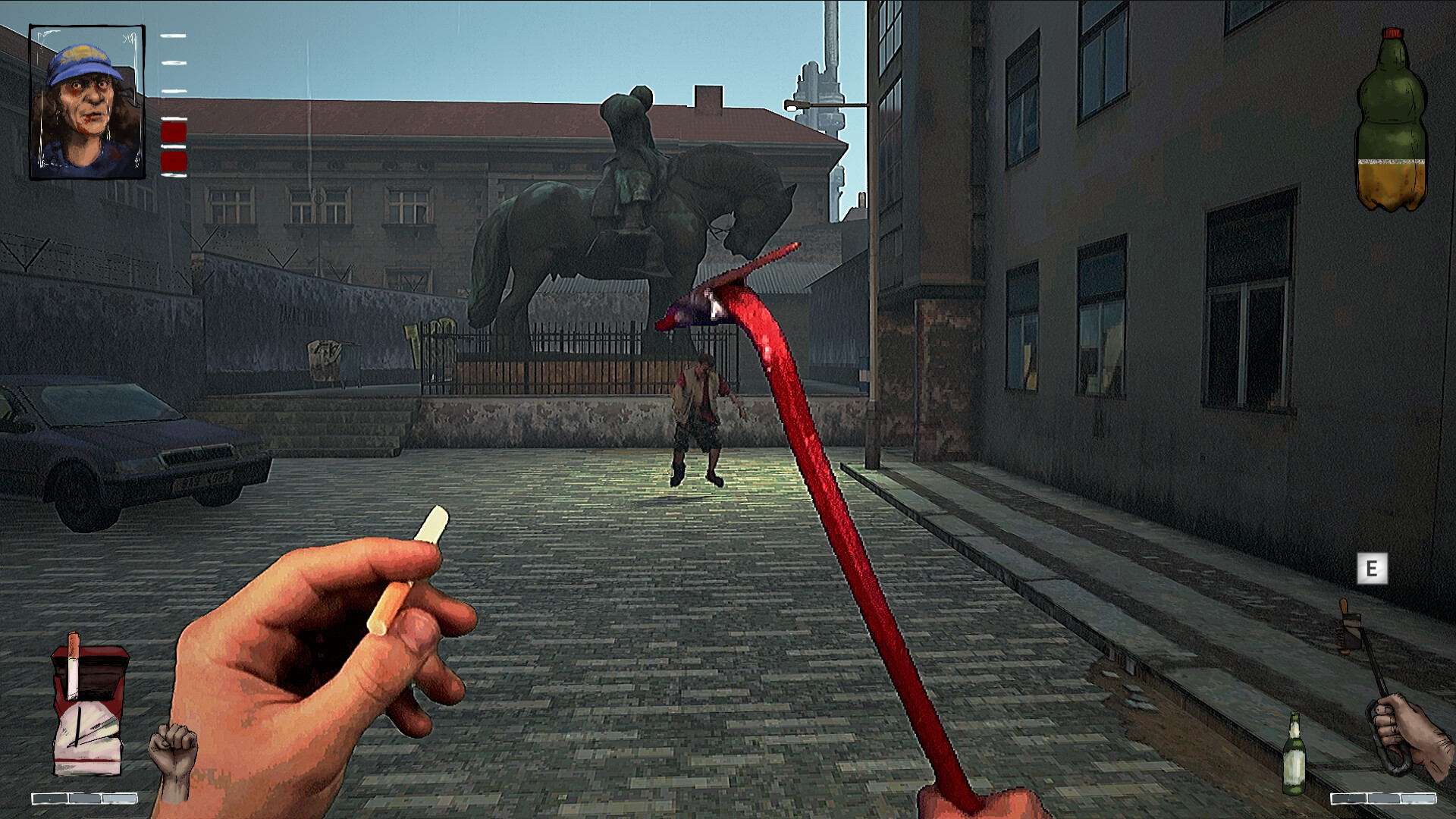The image size is (1456, 819).
Task: Click the rightmost segment of bottom-right bar
Action: click(1420, 798)
